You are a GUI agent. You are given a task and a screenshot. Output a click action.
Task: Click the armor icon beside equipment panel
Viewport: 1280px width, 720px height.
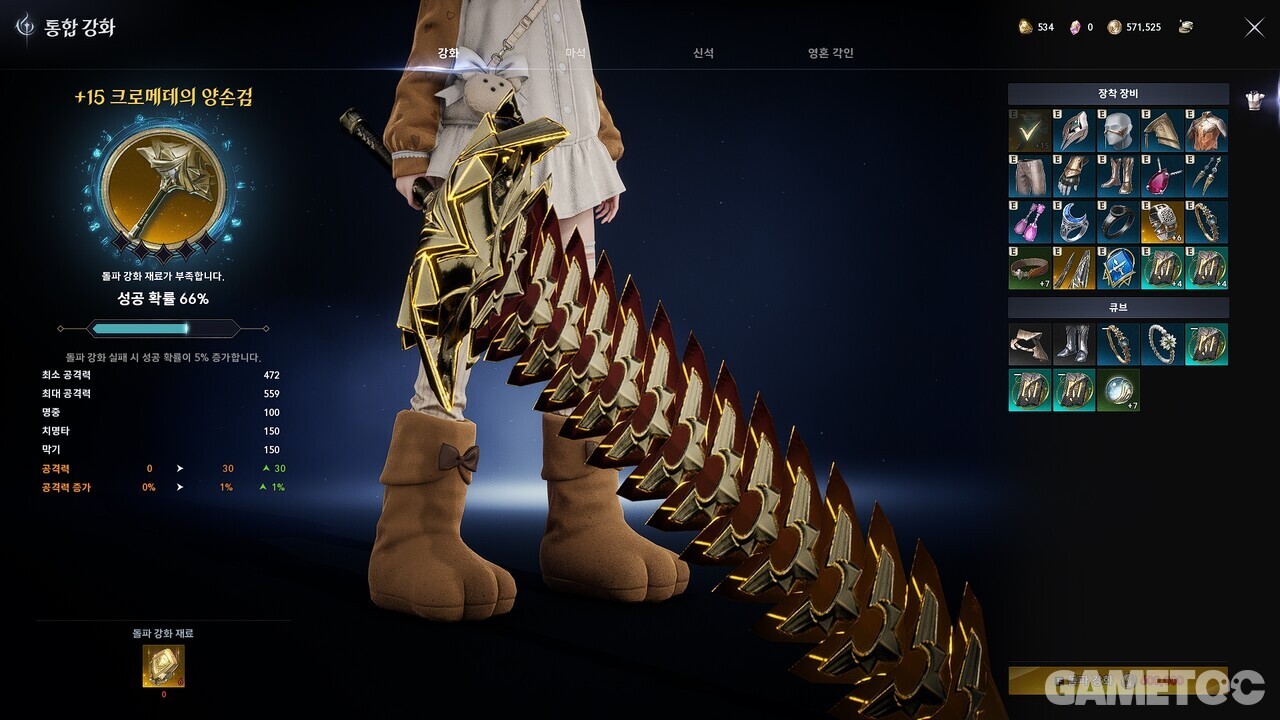coord(1255,100)
